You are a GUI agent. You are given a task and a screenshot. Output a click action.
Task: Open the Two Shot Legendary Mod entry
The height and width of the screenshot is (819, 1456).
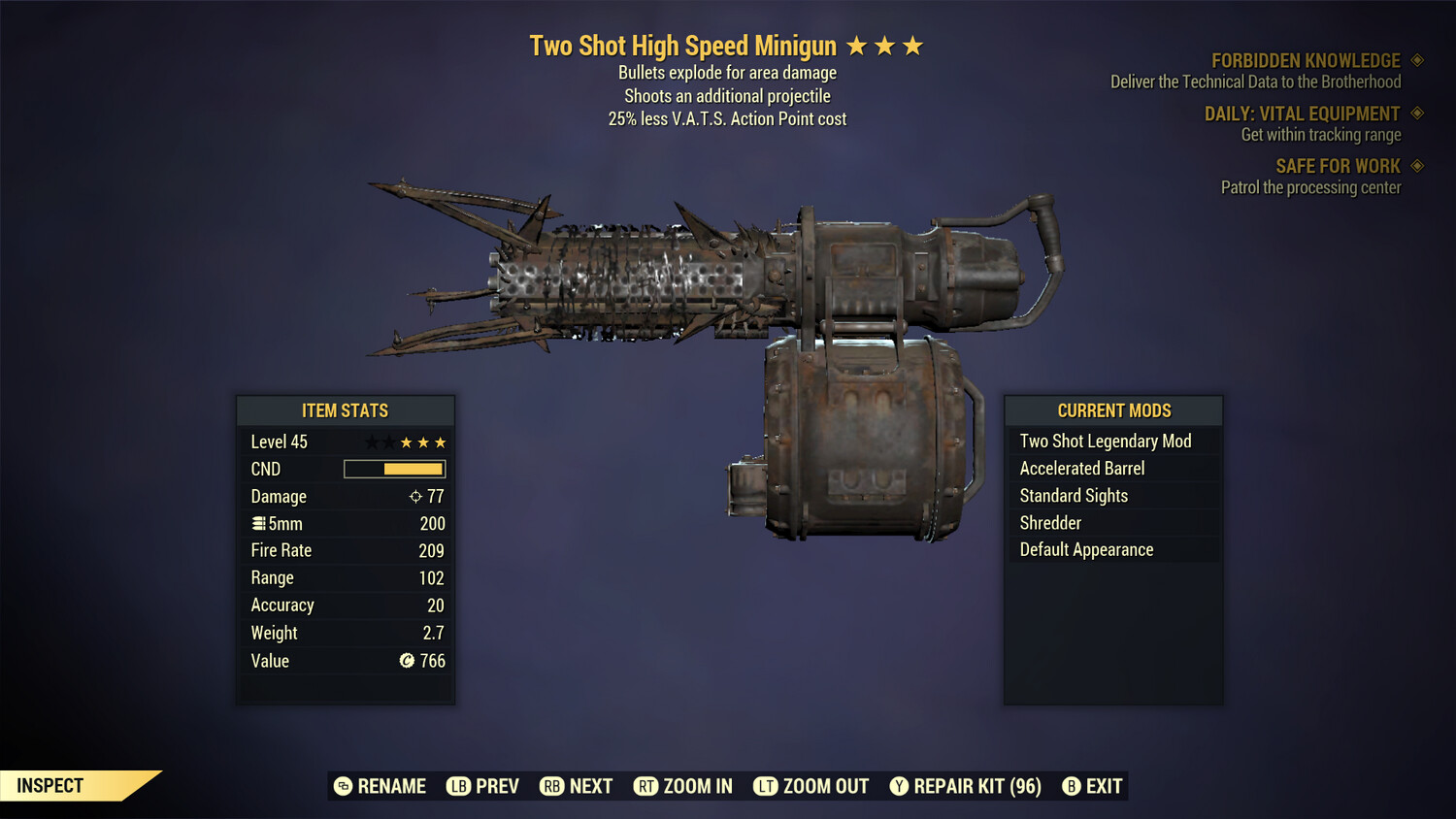click(1105, 441)
